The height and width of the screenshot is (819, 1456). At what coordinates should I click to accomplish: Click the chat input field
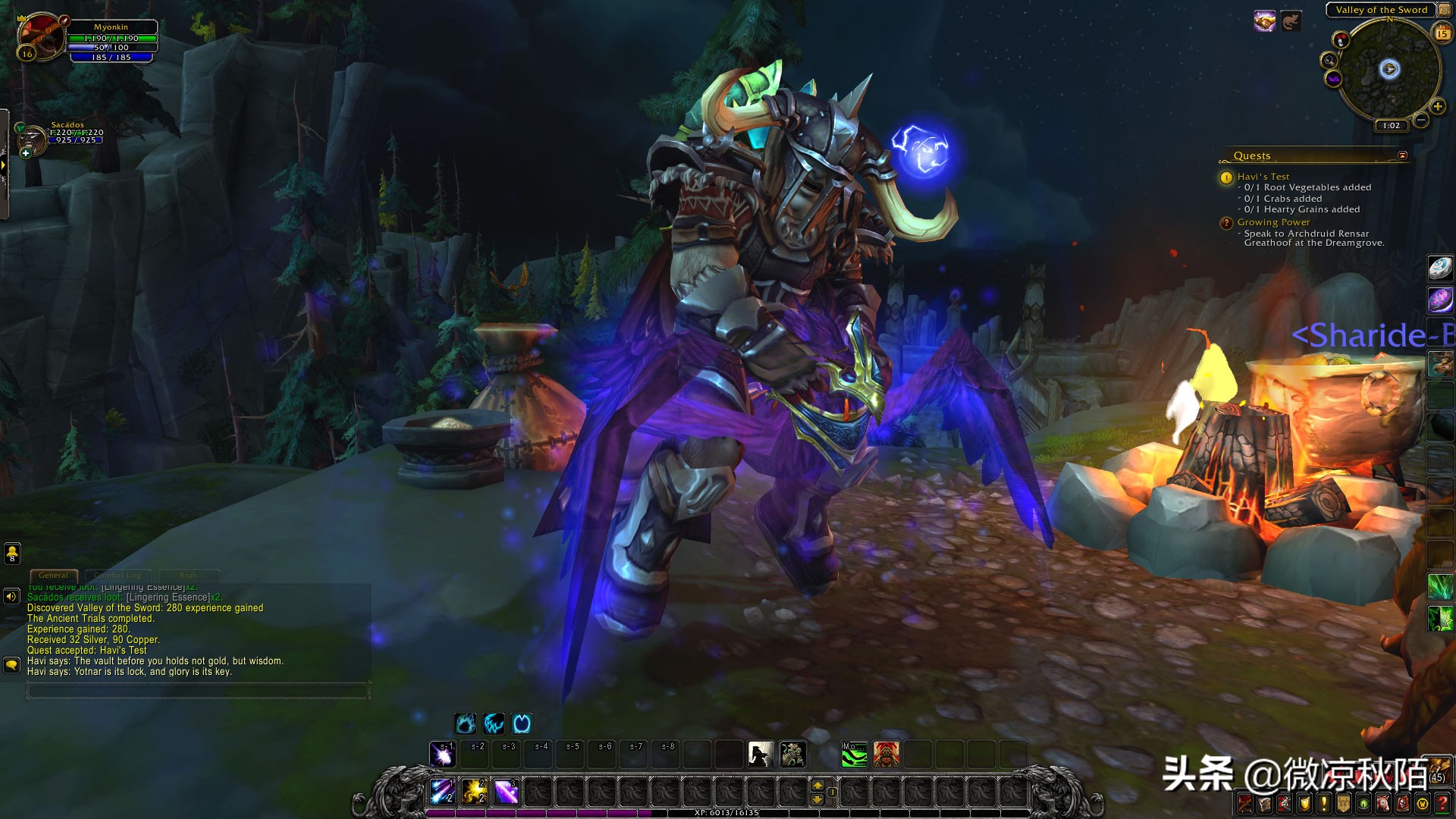pyautogui.click(x=197, y=691)
